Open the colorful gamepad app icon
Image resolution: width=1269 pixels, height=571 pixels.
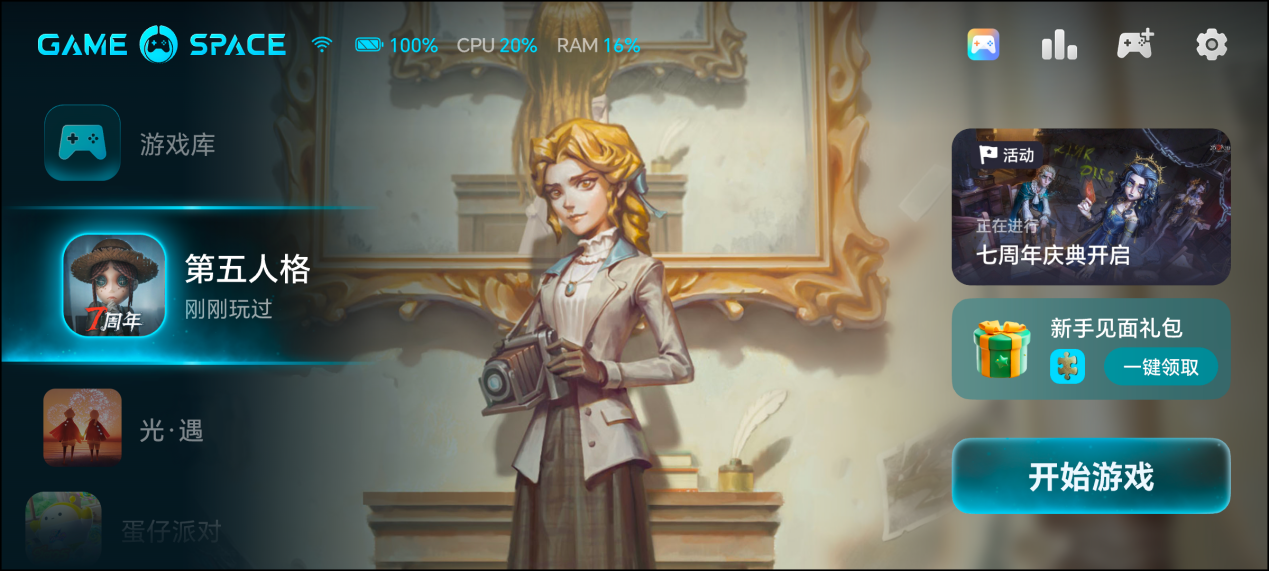tap(983, 44)
